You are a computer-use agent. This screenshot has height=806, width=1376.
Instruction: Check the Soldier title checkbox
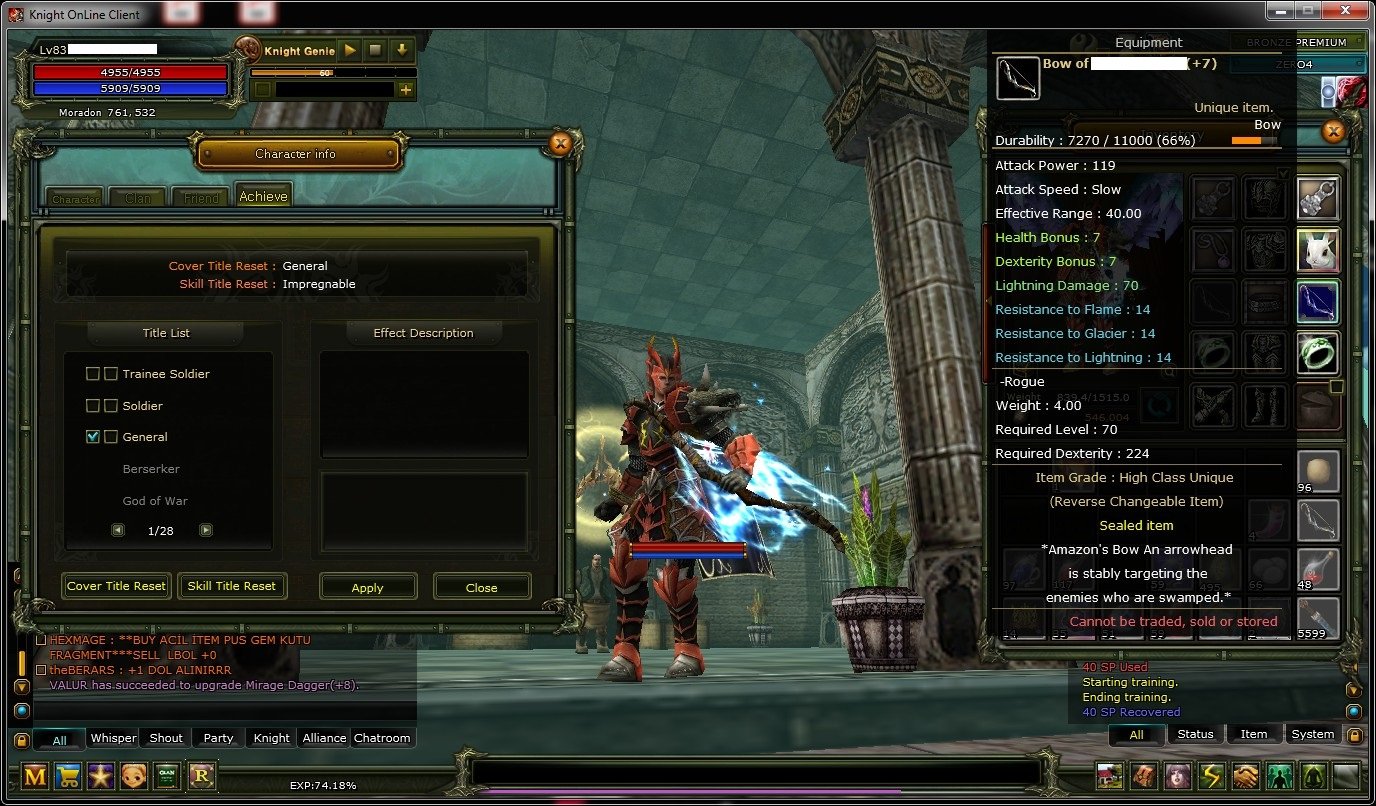(93, 405)
